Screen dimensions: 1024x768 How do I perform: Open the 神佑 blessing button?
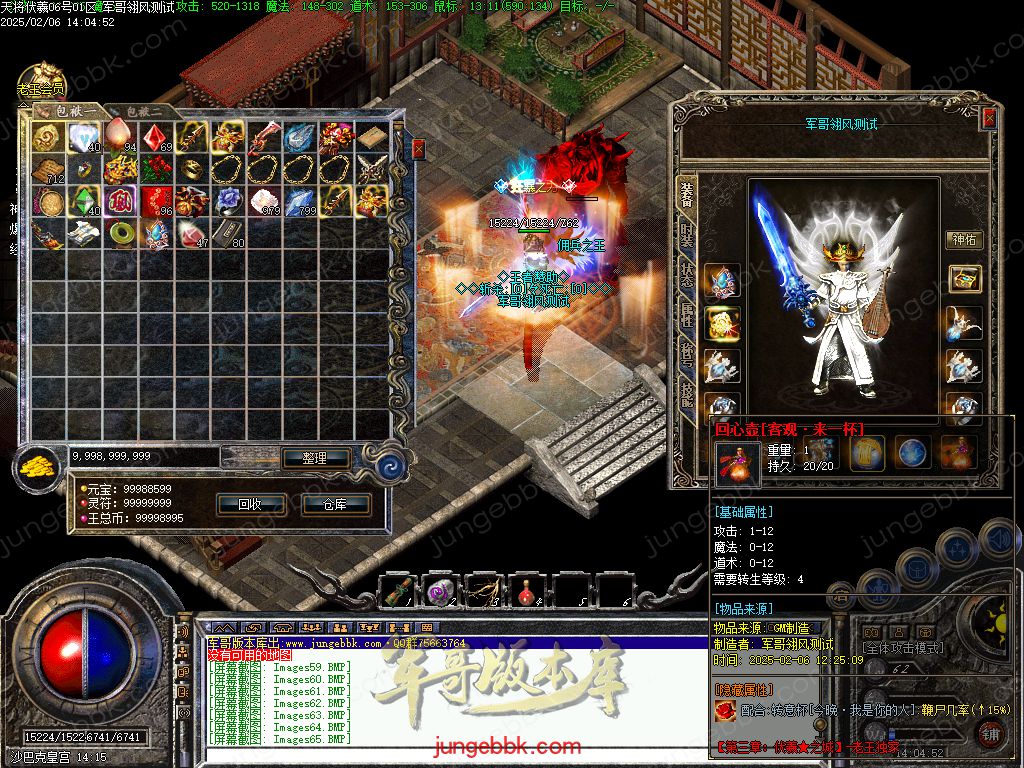click(x=964, y=240)
